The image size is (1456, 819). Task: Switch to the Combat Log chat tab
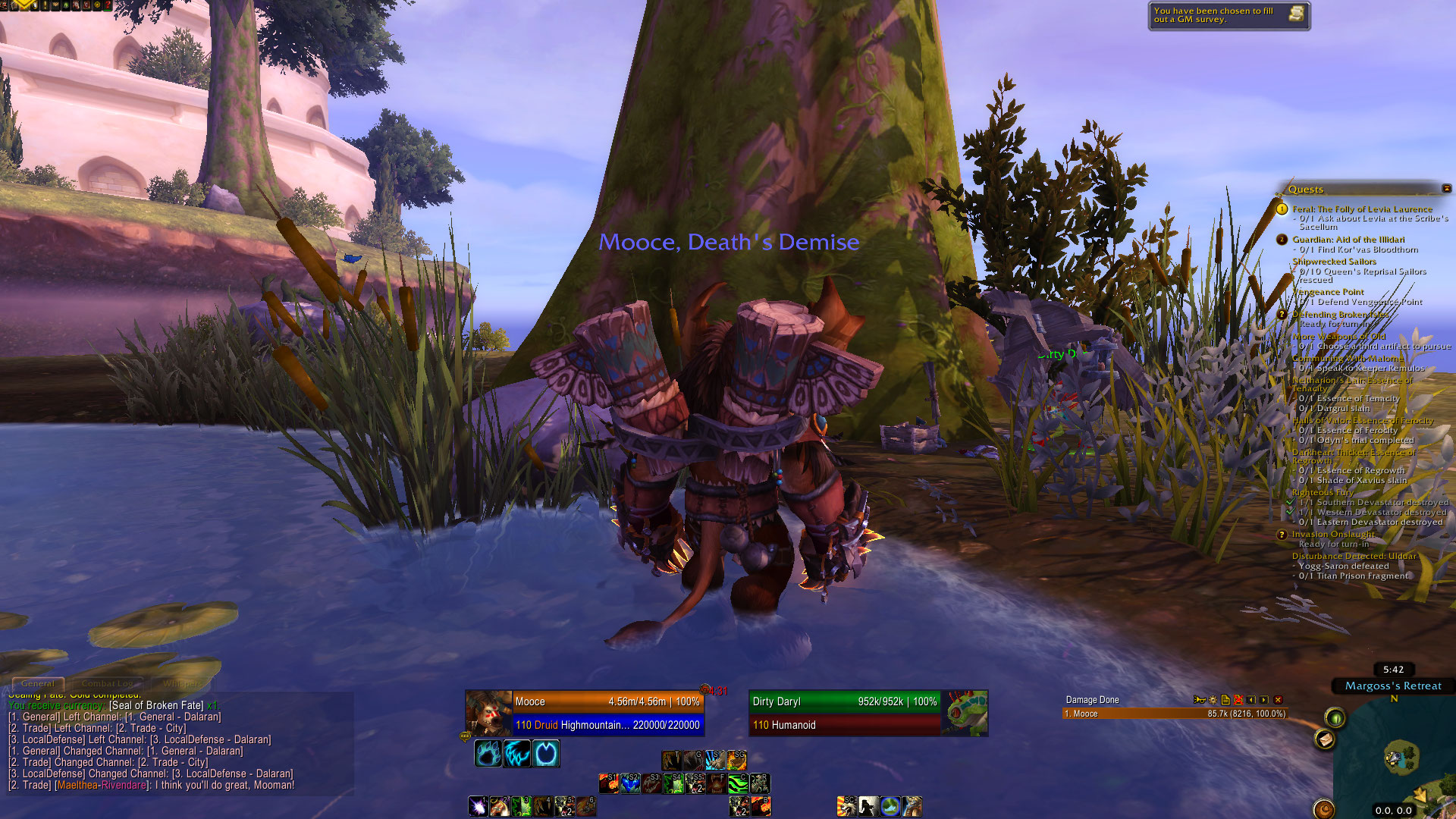[x=107, y=683]
